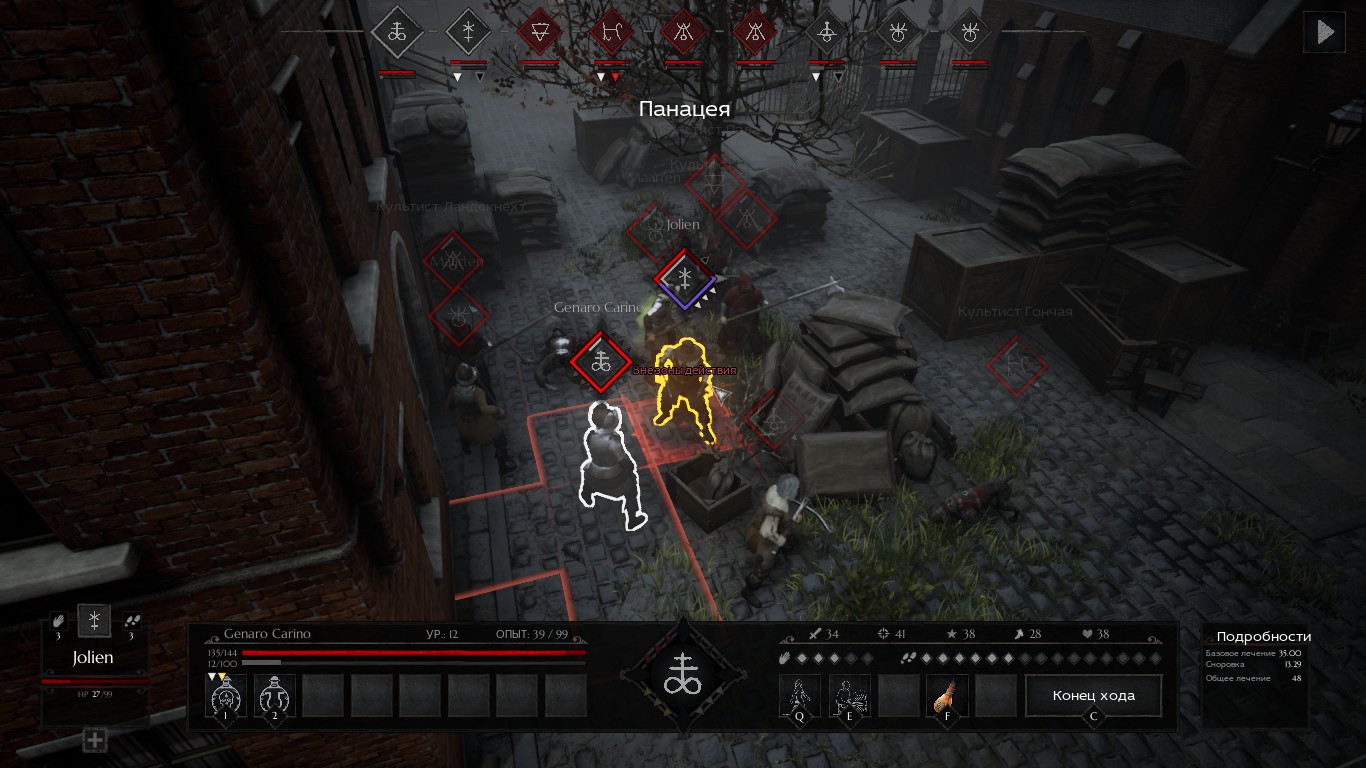The image size is (1366, 768).
Task: Activate the E character ability
Action: click(x=849, y=695)
